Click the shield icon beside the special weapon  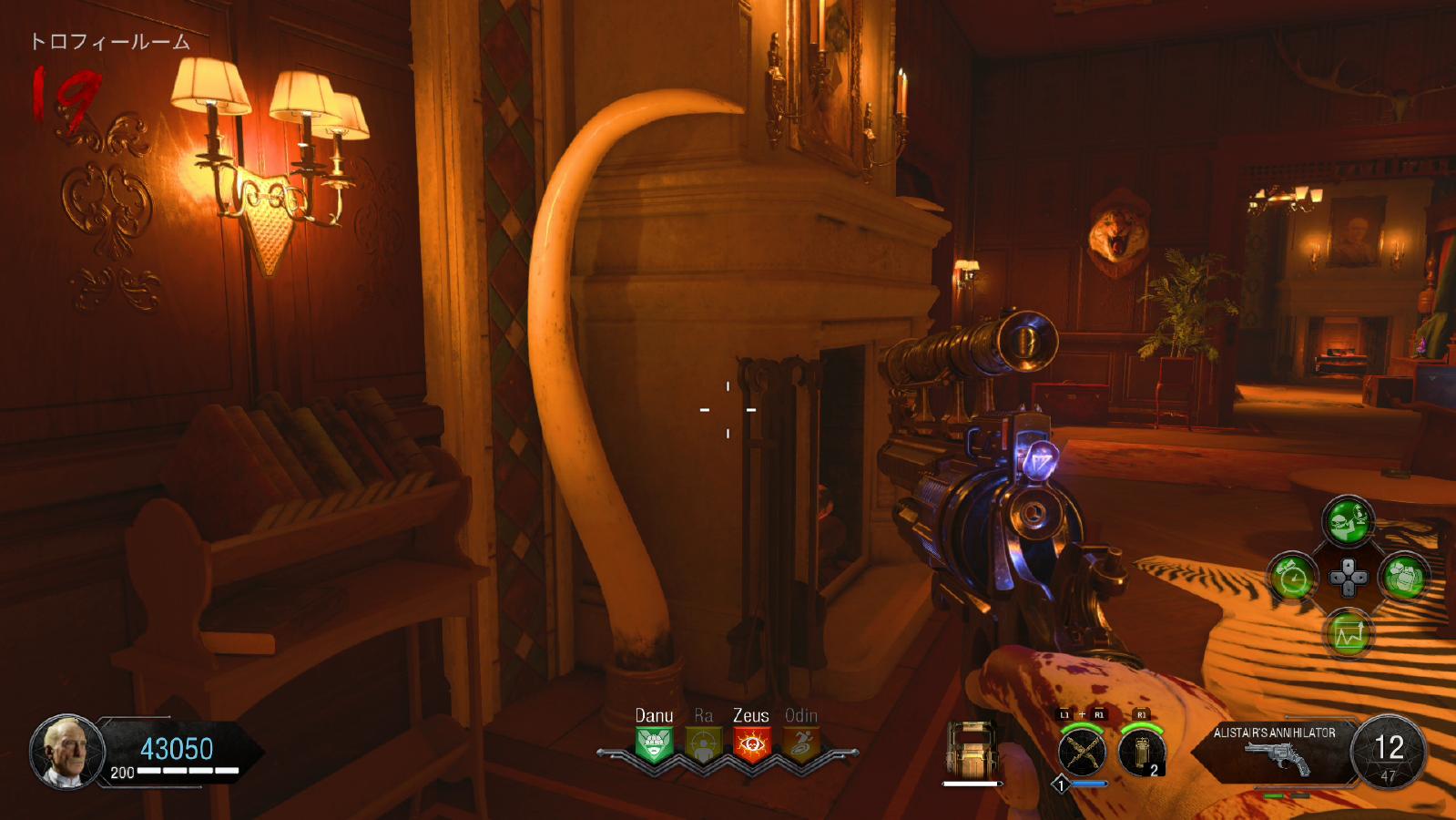(972, 749)
